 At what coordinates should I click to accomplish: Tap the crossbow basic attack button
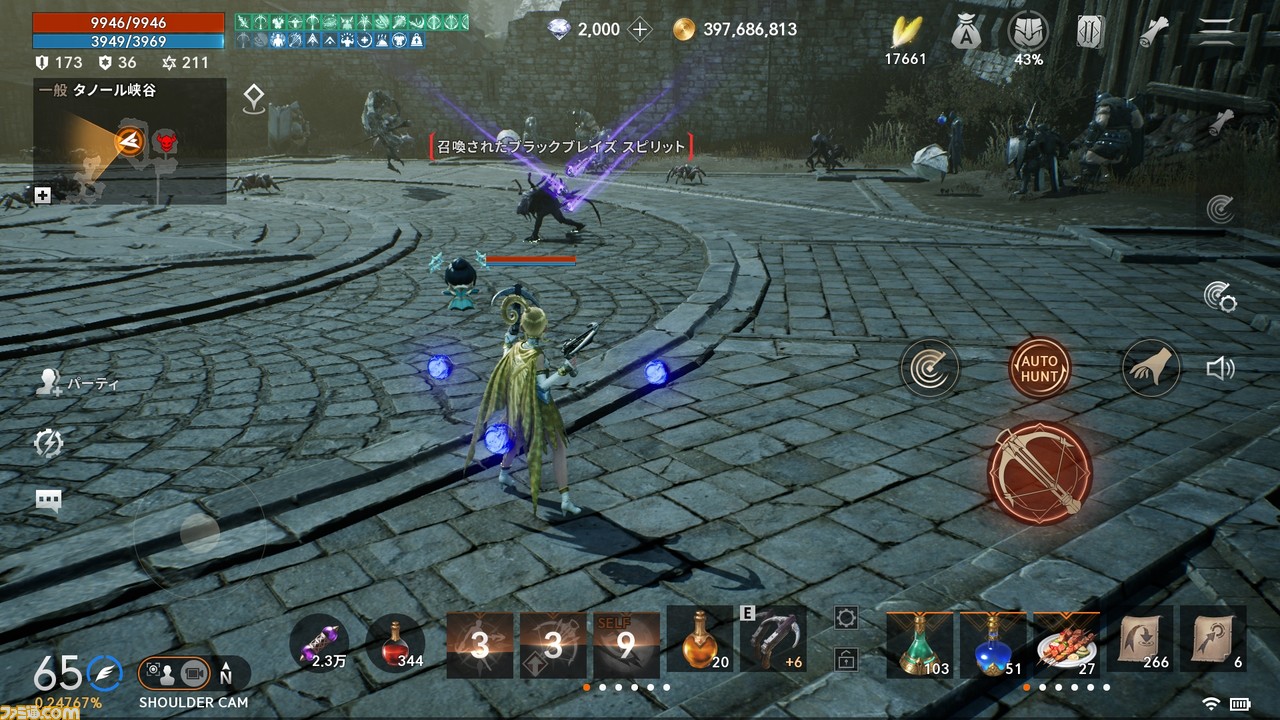click(1039, 472)
